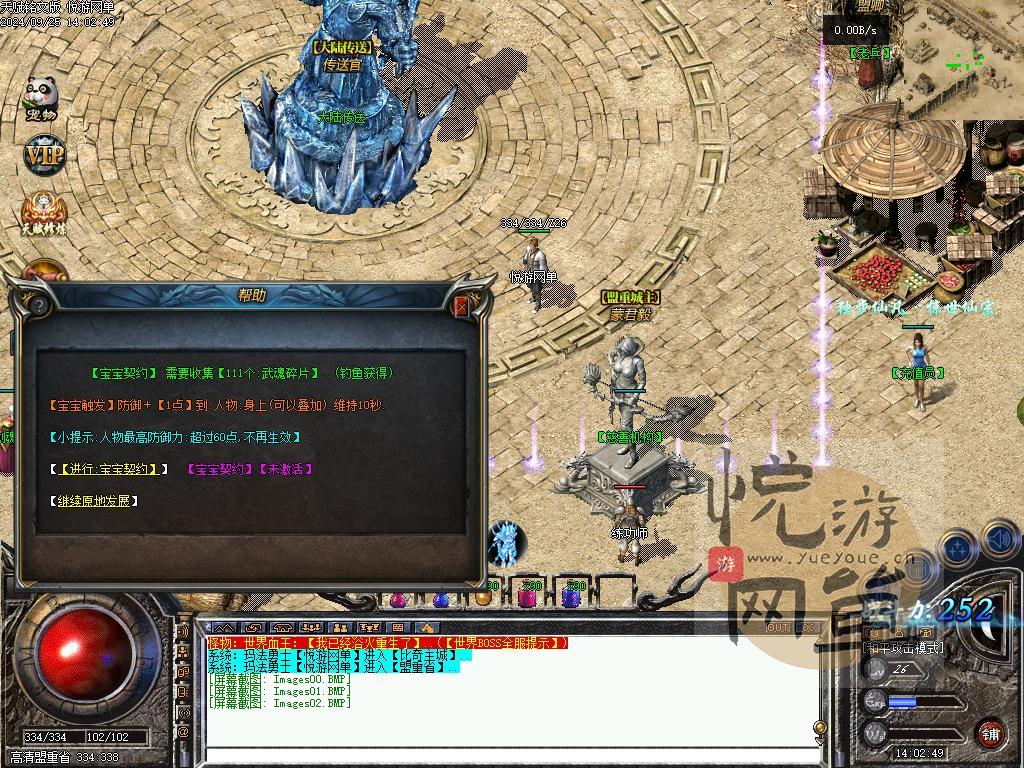
Task: Toggle the speaker sound icon
Action: point(1001,541)
